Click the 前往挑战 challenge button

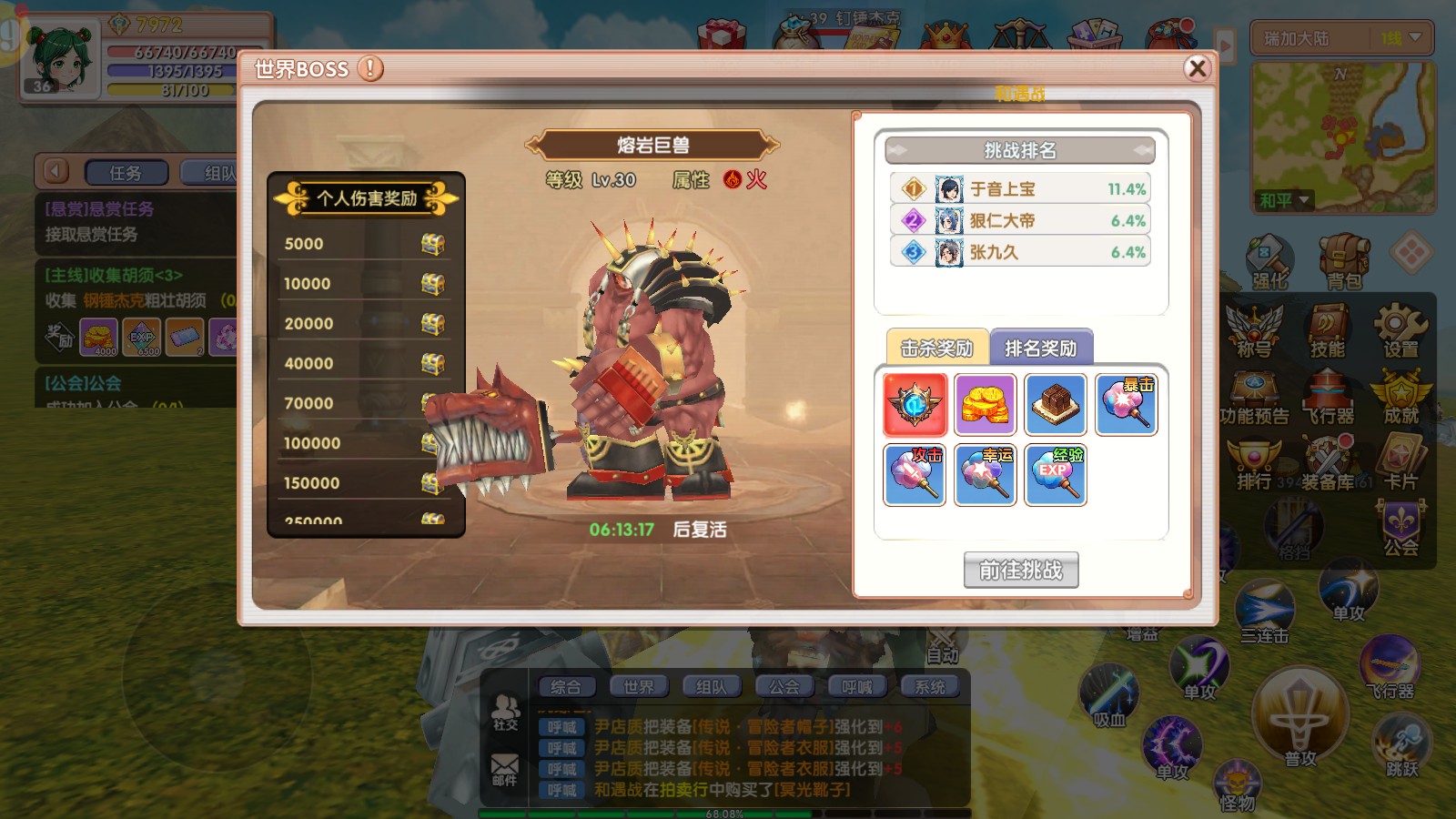1021,571
